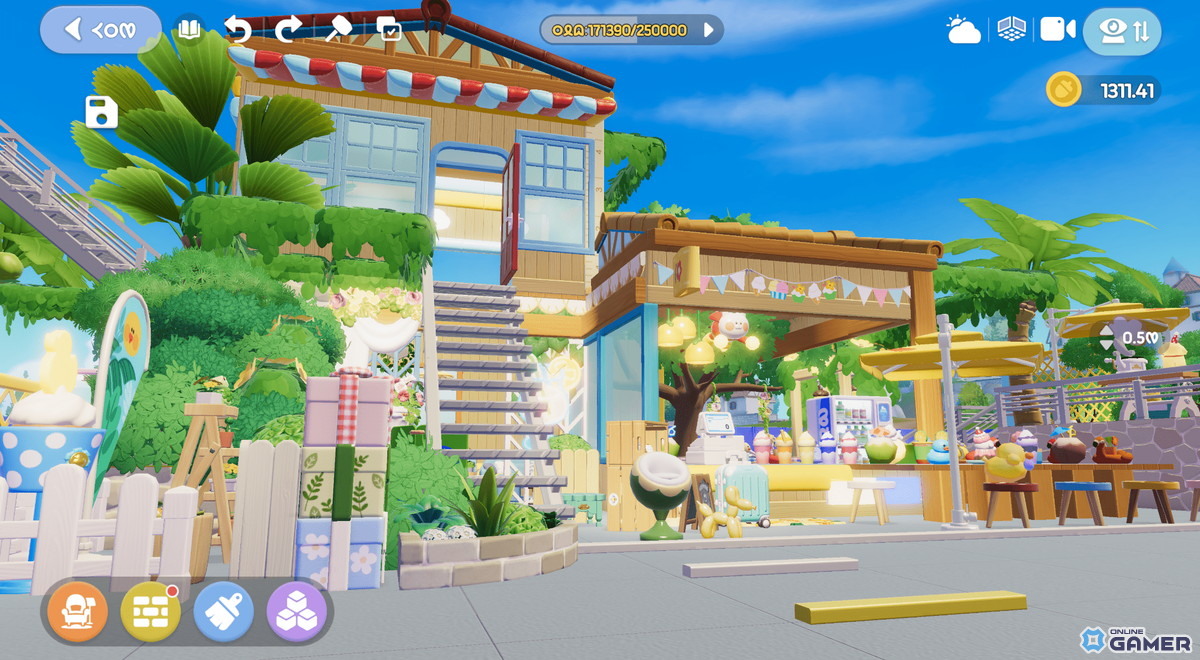Screen dimensions: 1200x660
Task: Open the furniture category armchair button
Action: click(x=77, y=611)
